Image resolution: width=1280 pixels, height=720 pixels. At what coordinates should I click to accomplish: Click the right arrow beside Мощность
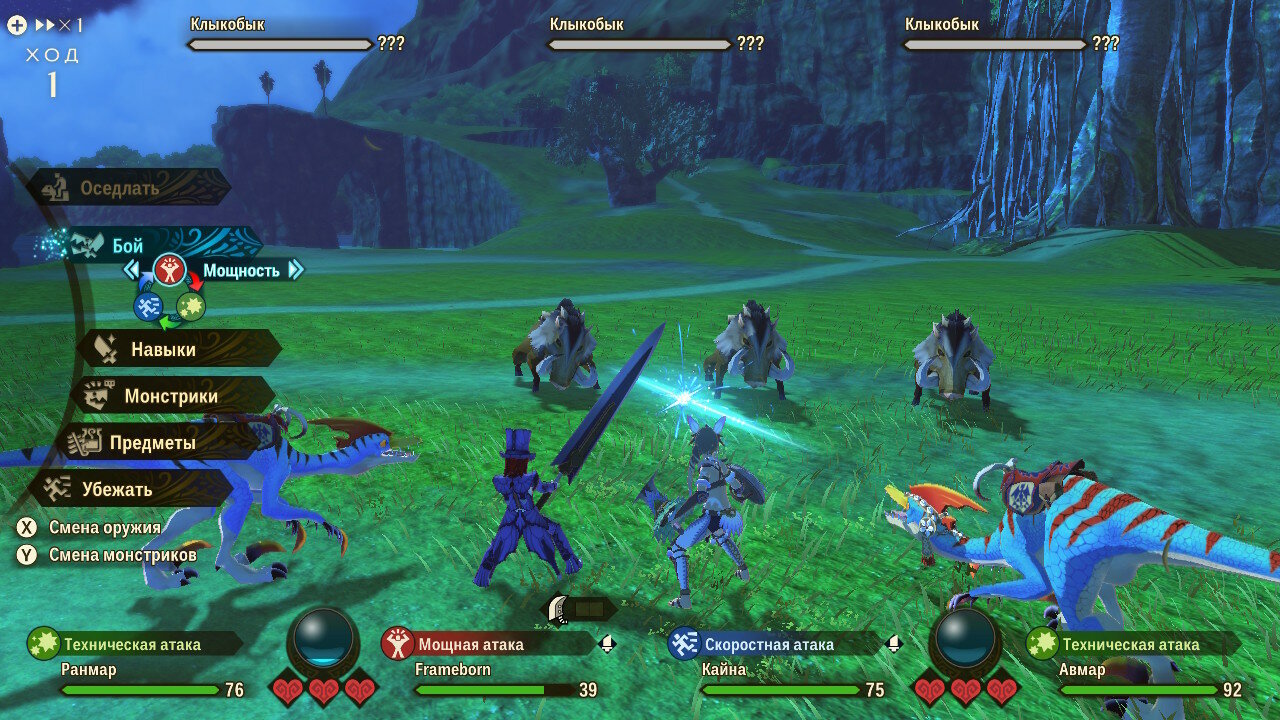click(x=295, y=270)
